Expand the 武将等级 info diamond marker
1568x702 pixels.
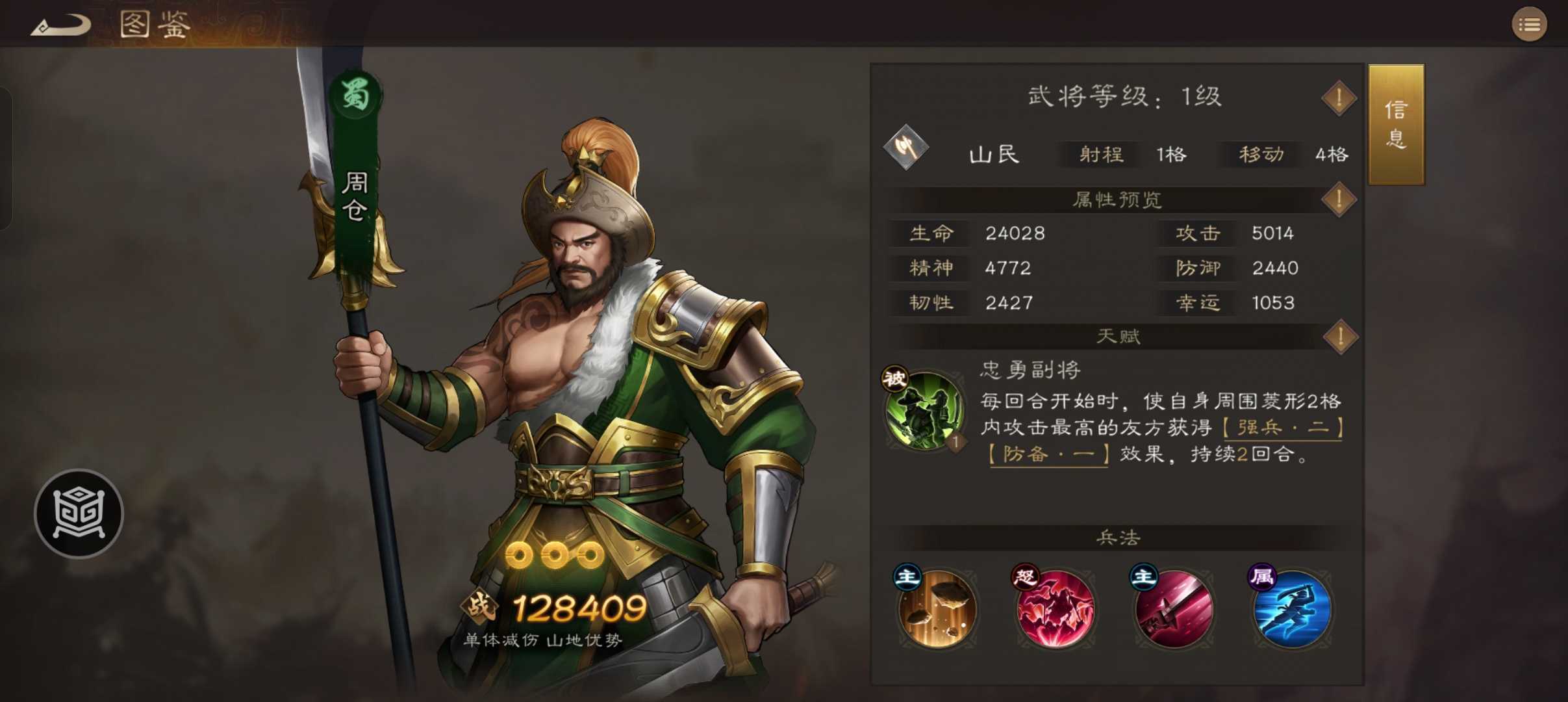1338,97
